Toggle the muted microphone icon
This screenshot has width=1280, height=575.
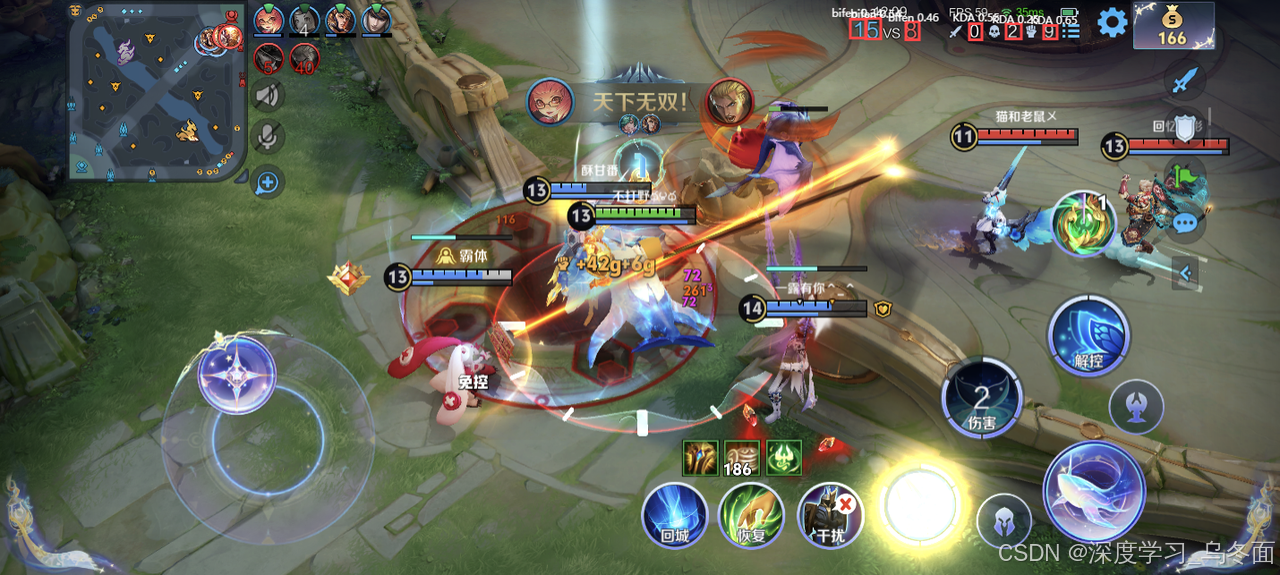pos(267,137)
